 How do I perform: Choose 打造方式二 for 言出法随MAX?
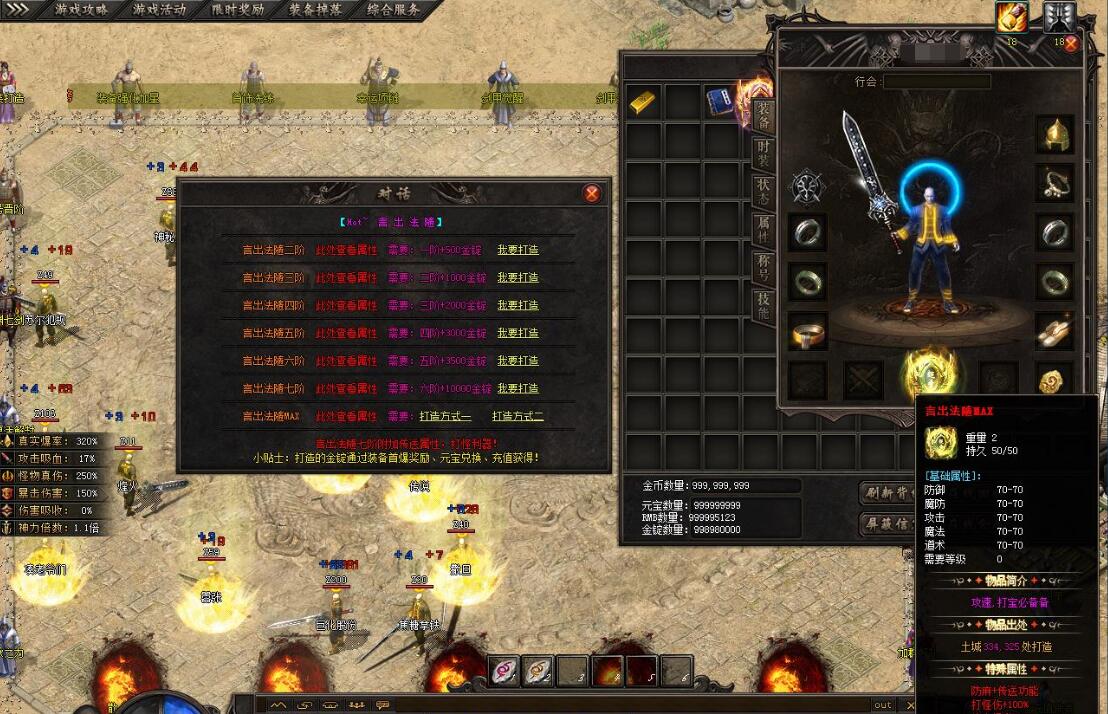point(518,416)
